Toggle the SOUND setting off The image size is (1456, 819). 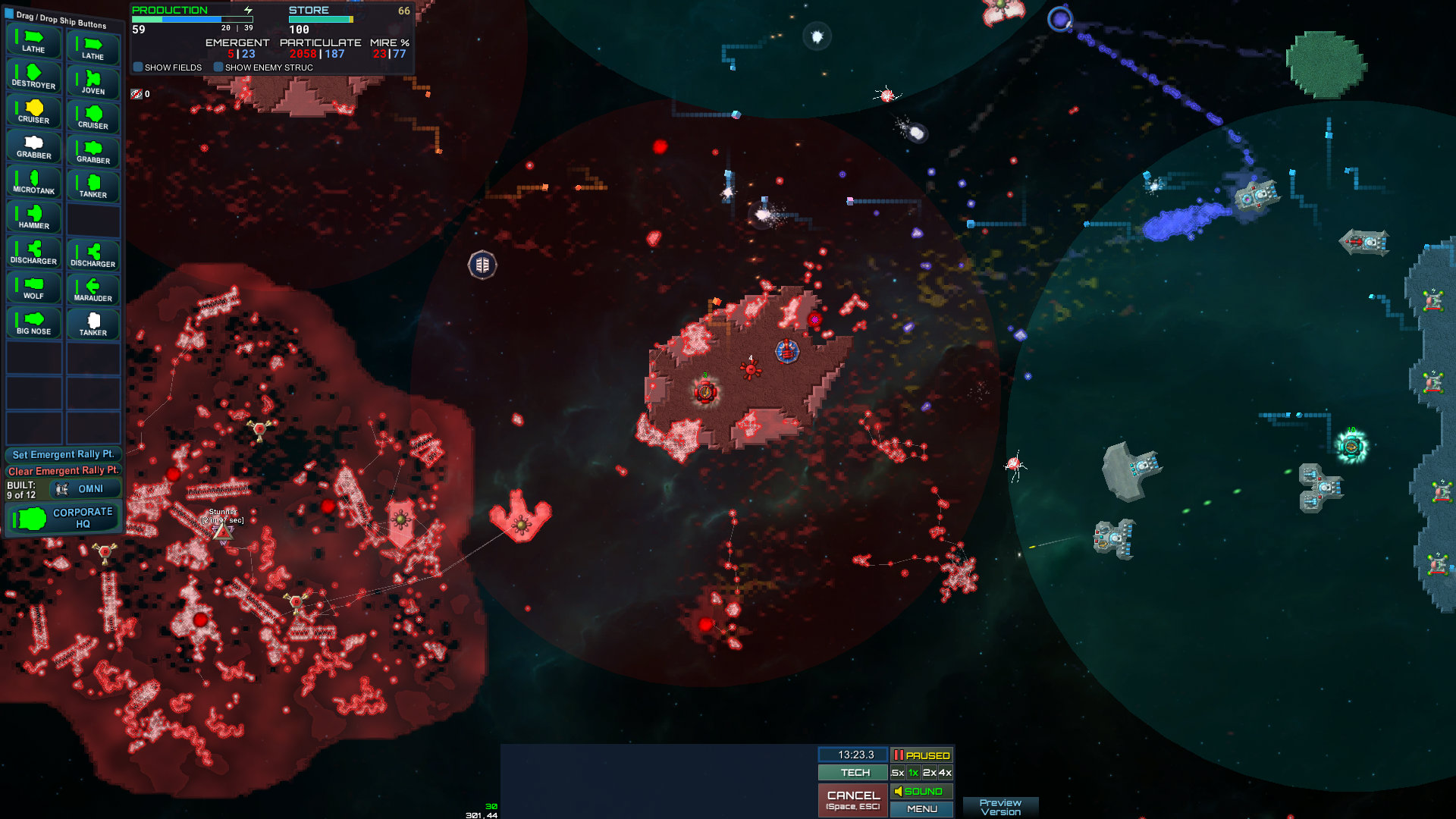click(x=921, y=790)
